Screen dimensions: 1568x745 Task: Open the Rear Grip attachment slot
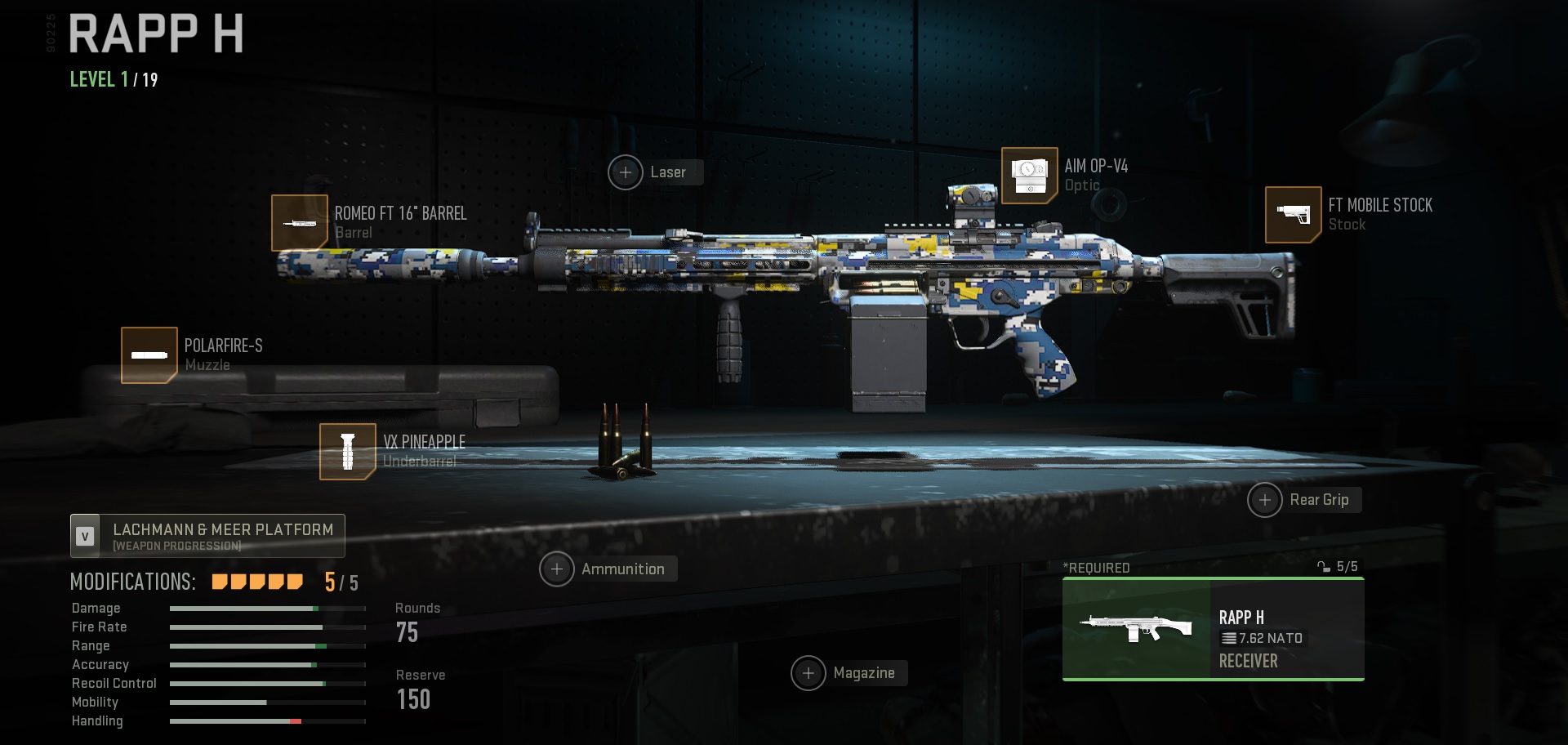1265,500
